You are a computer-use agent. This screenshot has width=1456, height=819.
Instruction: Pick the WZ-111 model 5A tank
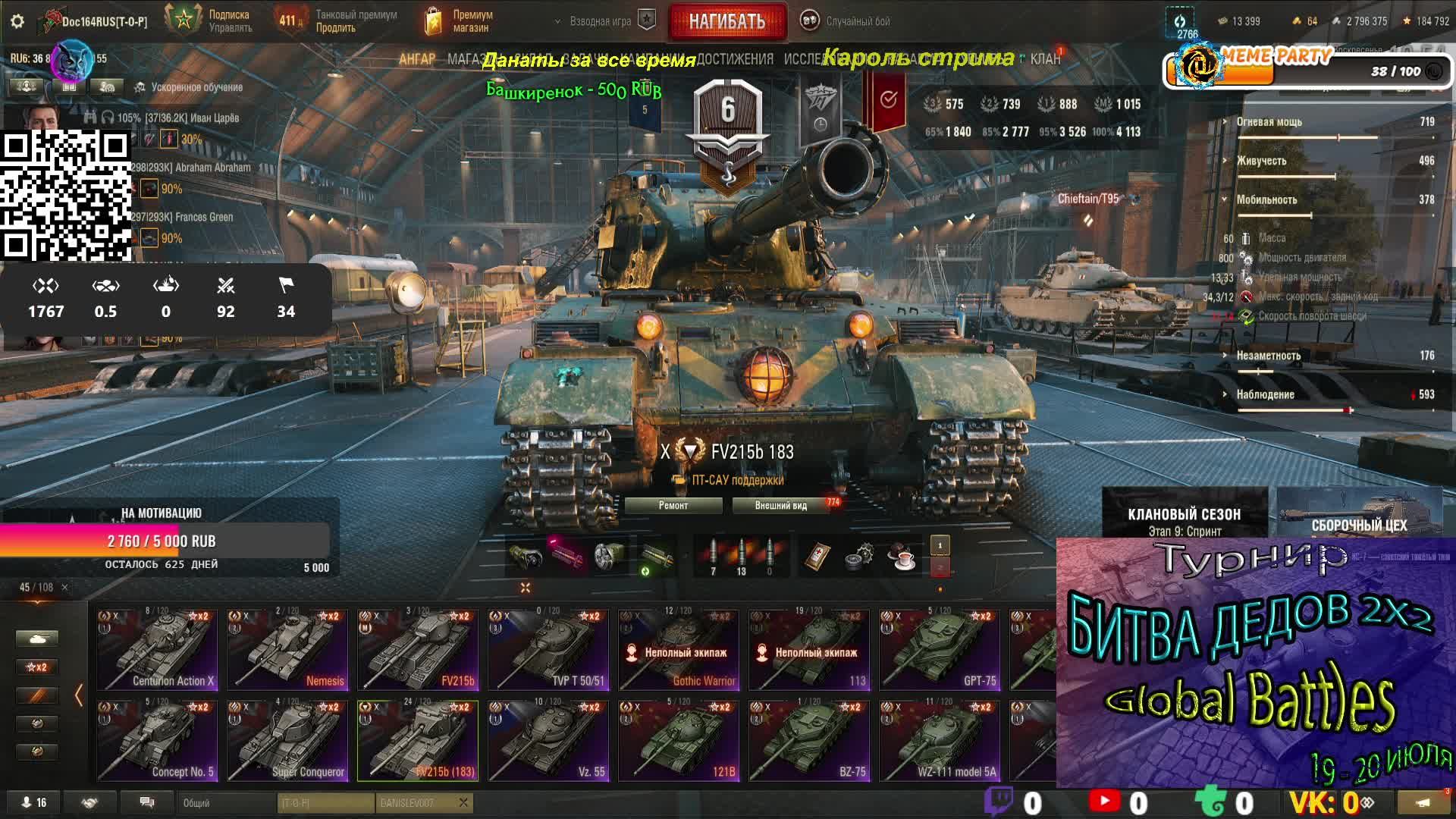click(940, 741)
